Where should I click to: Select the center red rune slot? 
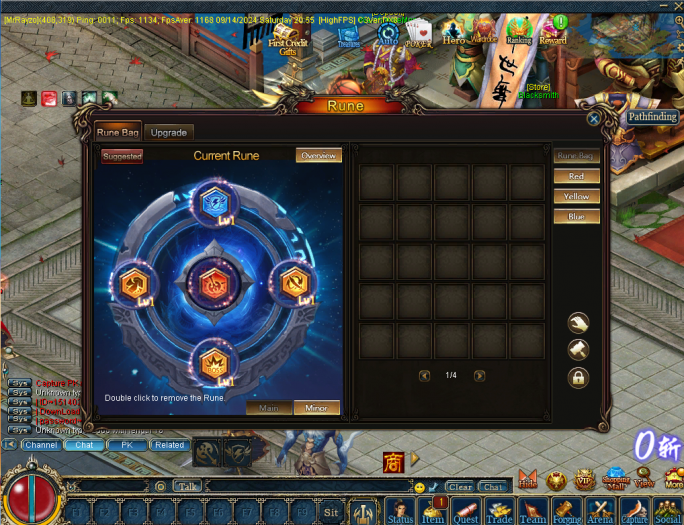[210, 283]
